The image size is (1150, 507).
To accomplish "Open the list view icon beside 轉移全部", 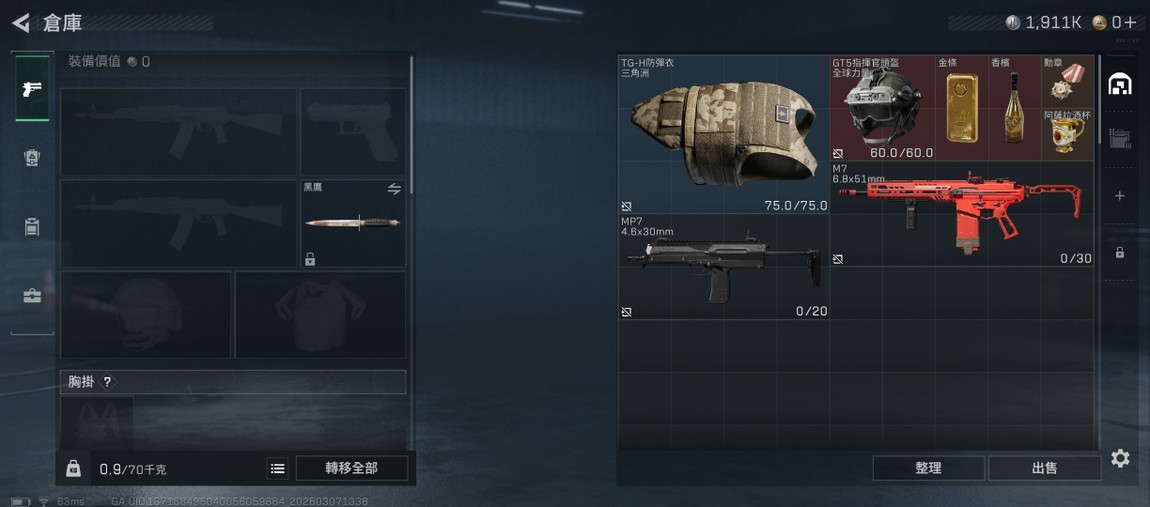I will [x=277, y=468].
